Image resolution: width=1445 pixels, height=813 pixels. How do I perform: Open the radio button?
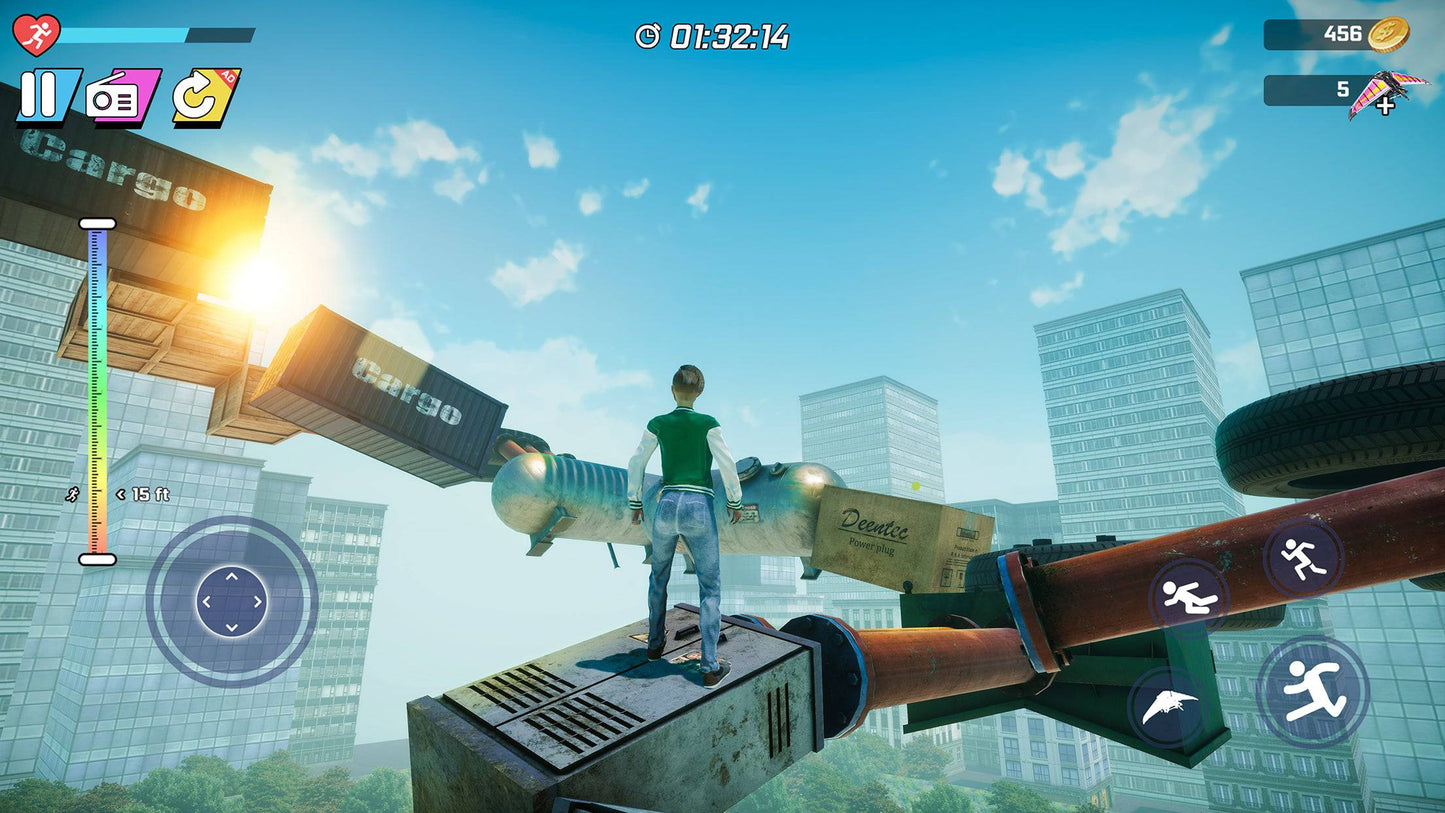(122, 97)
